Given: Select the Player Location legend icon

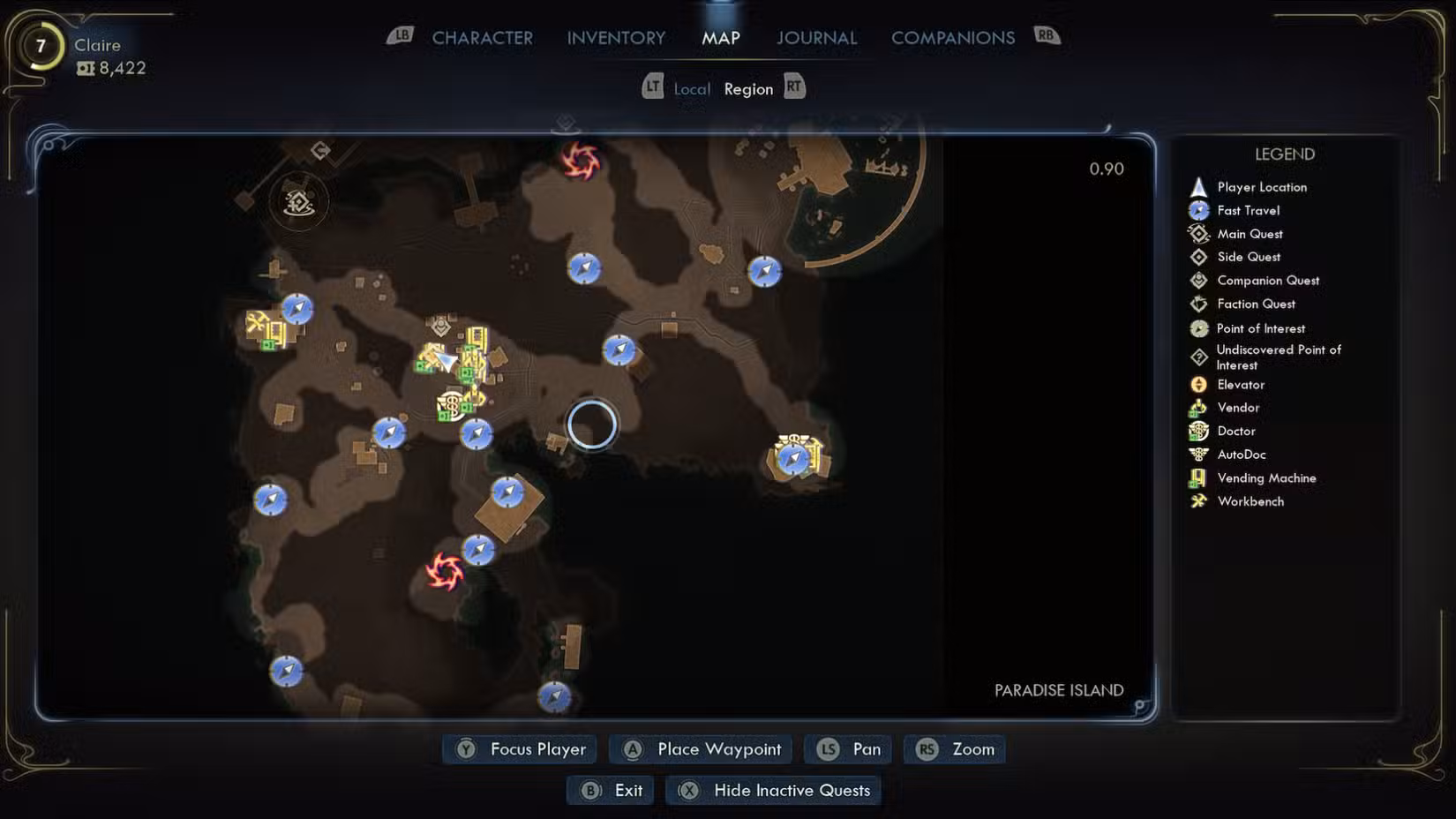Looking at the screenshot, I should [x=1198, y=186].
